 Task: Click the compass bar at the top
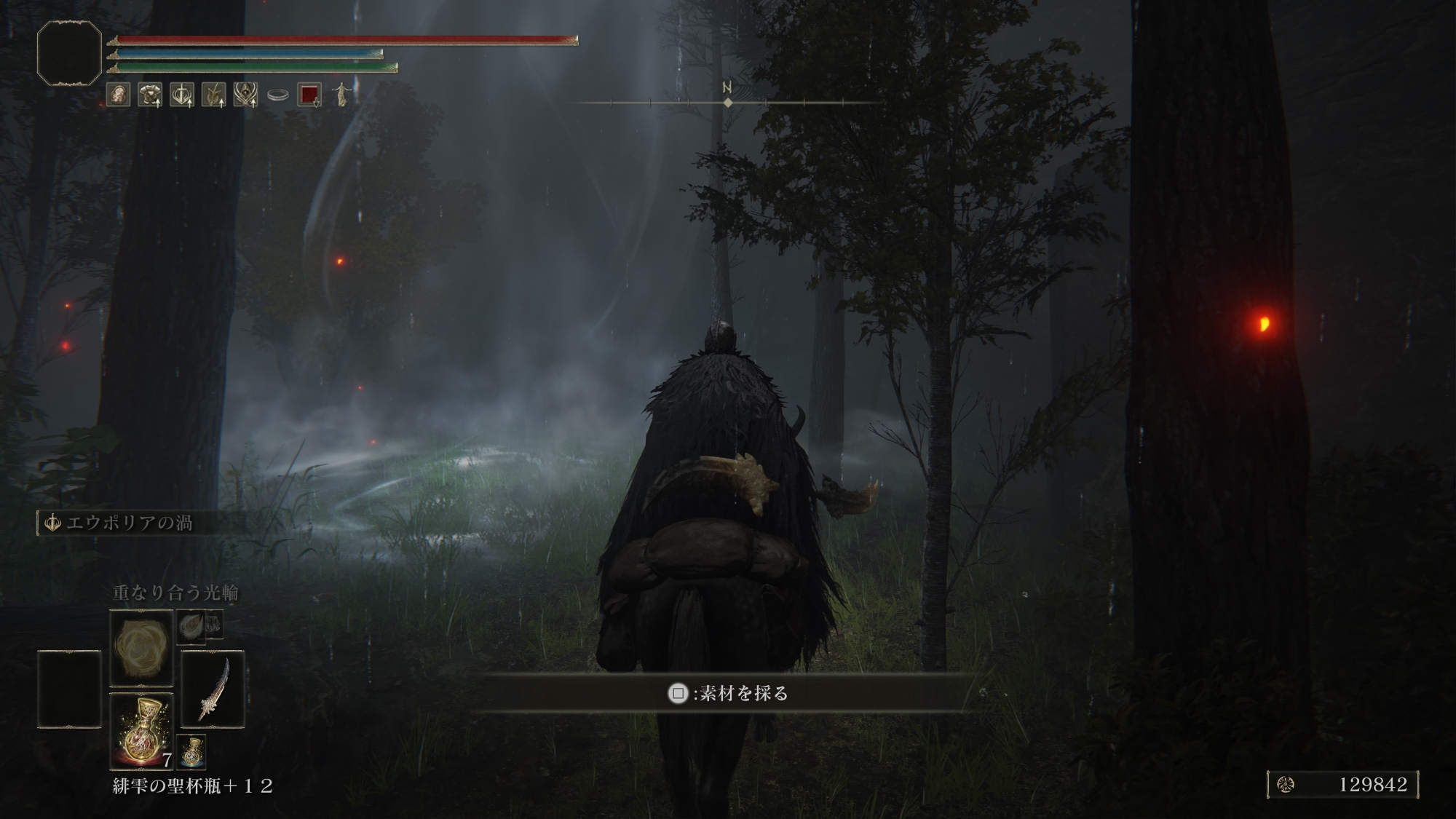point(727,103)
